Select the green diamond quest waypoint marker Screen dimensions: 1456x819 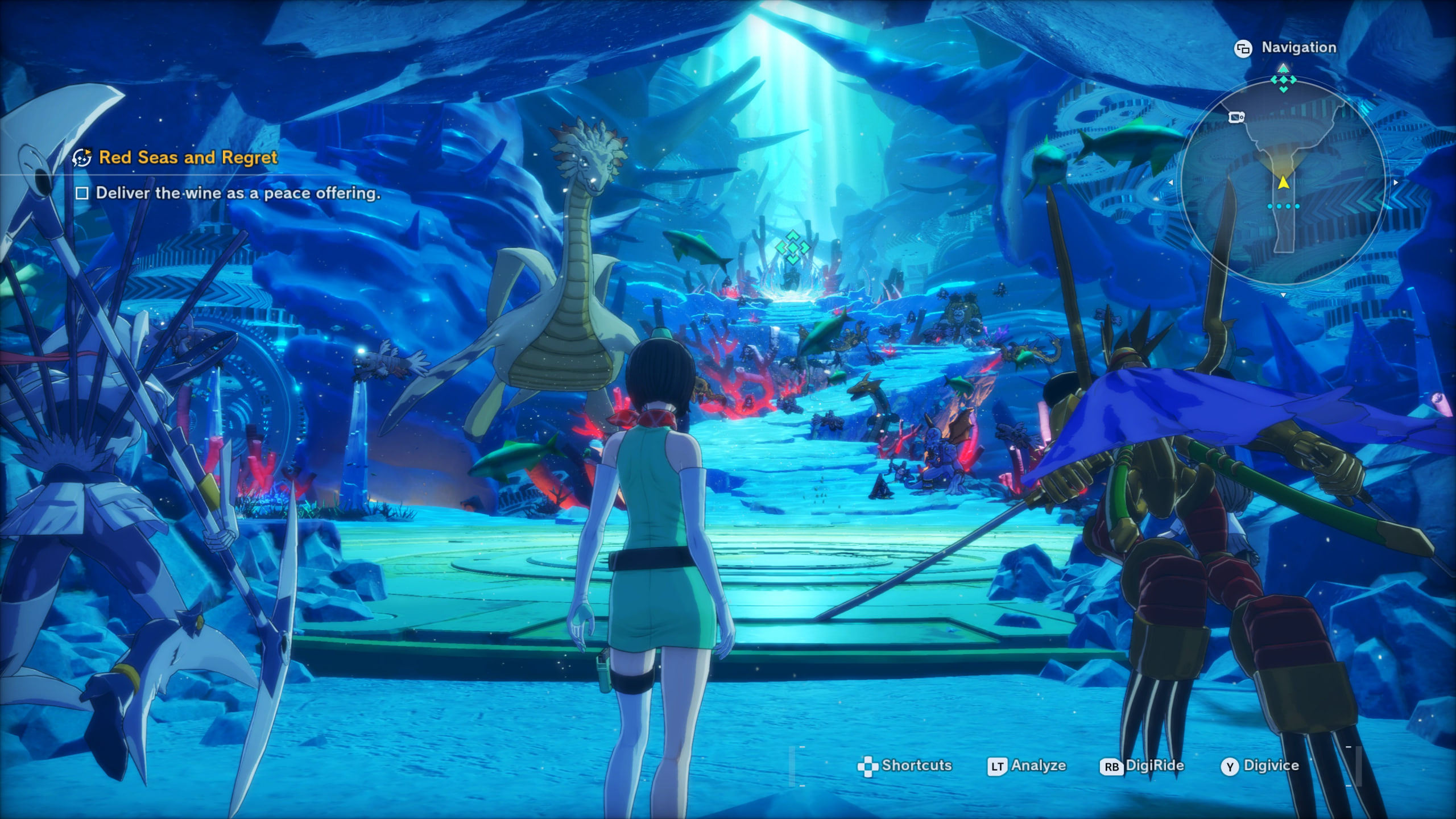click(x=792, y=247)
